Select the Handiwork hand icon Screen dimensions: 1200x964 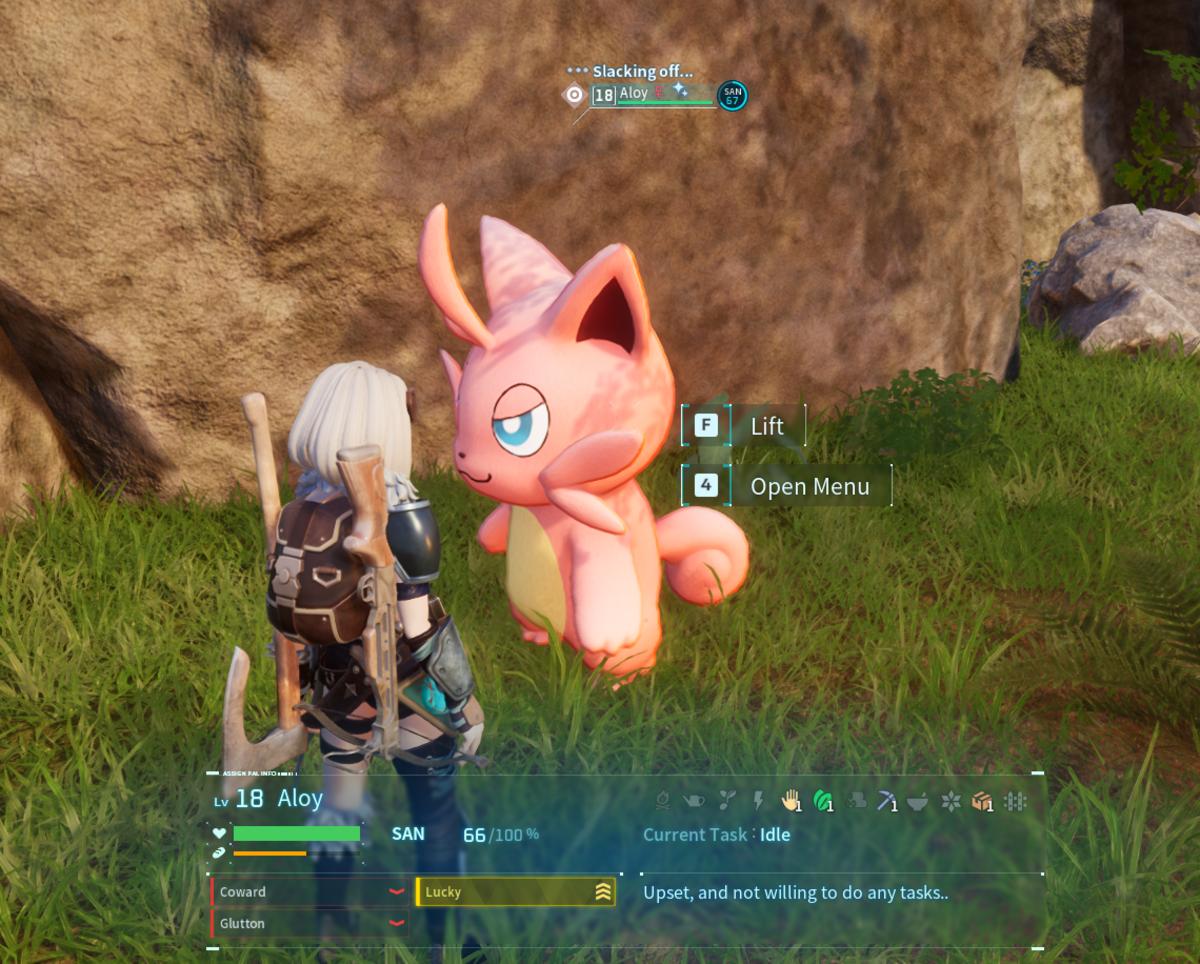click(791, 800)
